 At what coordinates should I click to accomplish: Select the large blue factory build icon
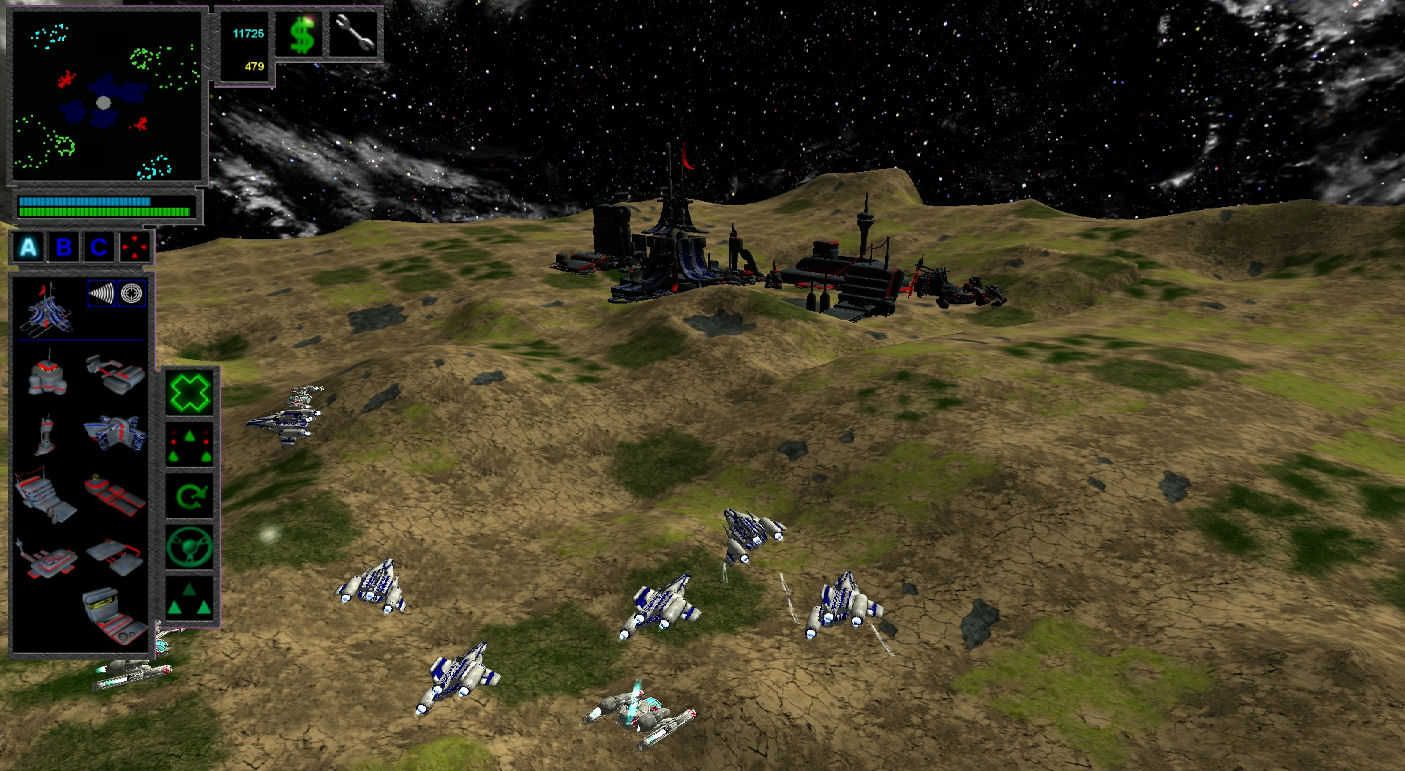pyautogui.click(x=117, y=434)
